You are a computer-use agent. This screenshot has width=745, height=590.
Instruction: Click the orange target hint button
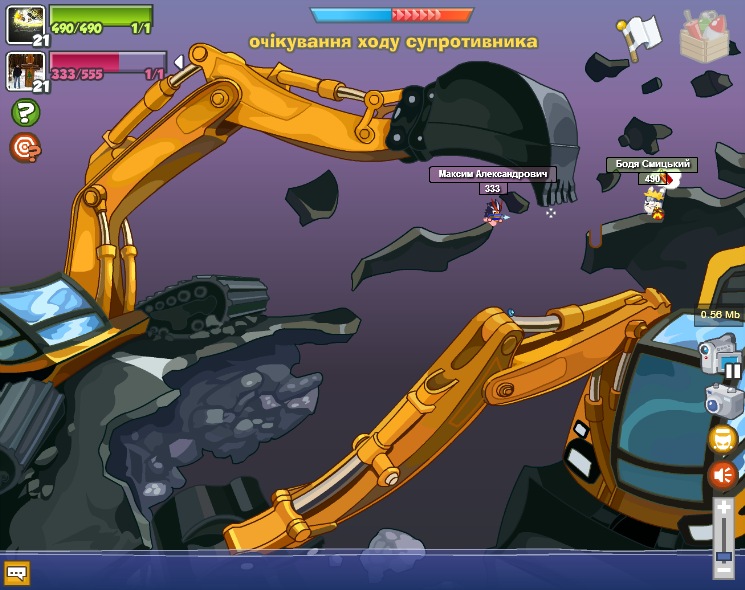[x=25, y=147]
